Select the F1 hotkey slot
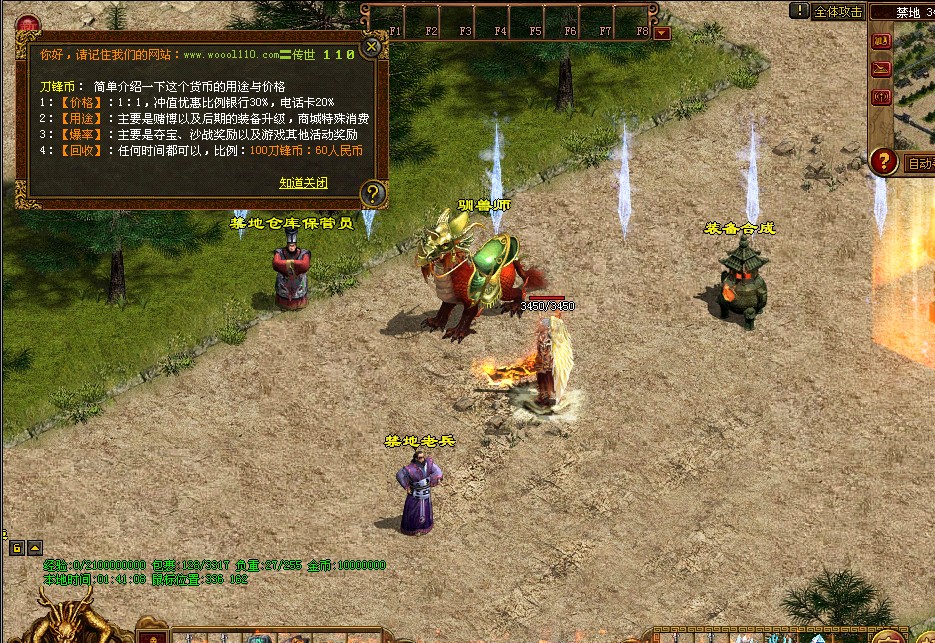Screen dimensions: 935x643 tap(395, 22)
